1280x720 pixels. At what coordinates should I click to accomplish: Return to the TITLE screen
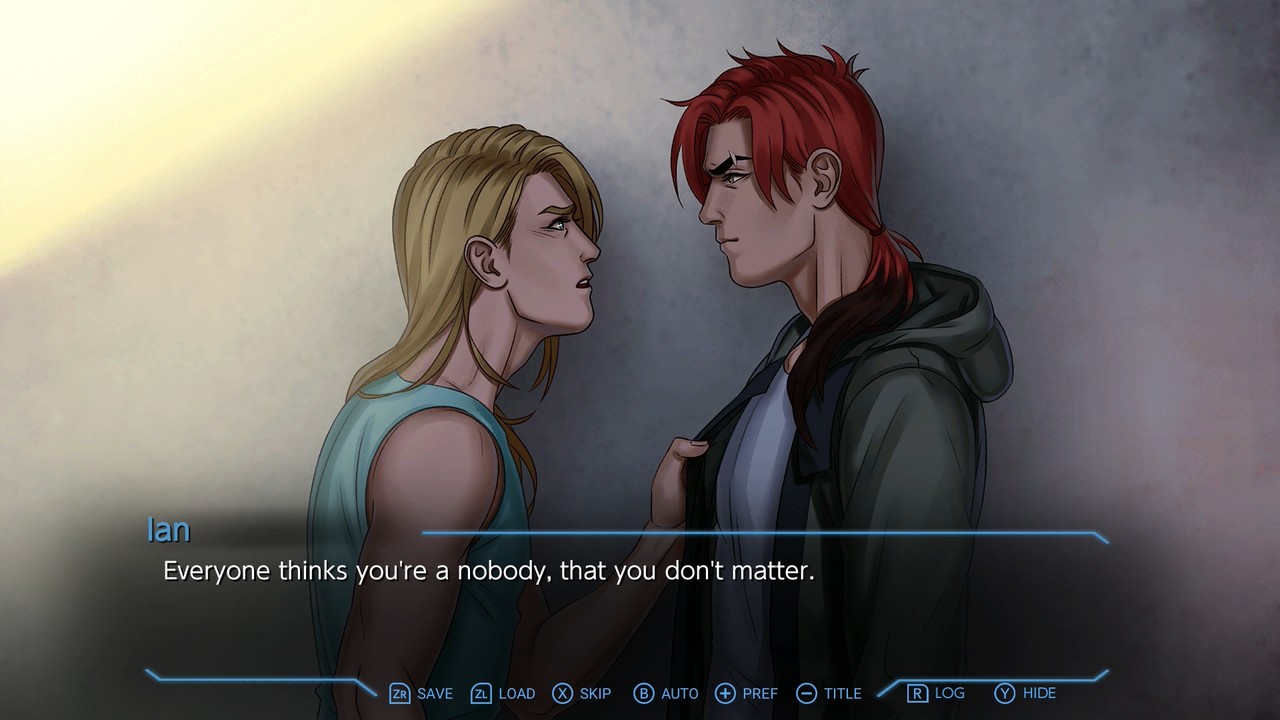pyautogui.click(x=841, y=693)
